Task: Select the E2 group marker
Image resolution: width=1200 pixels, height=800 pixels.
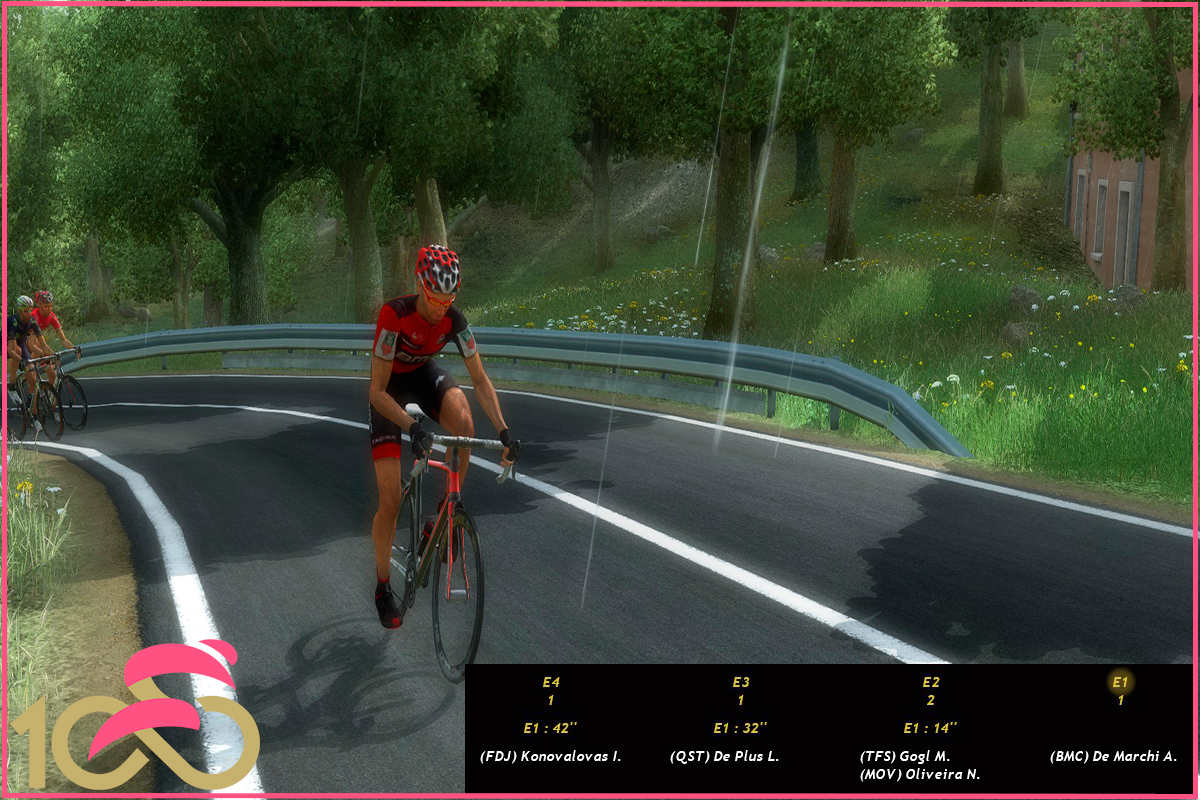Action: click(931, 683)
